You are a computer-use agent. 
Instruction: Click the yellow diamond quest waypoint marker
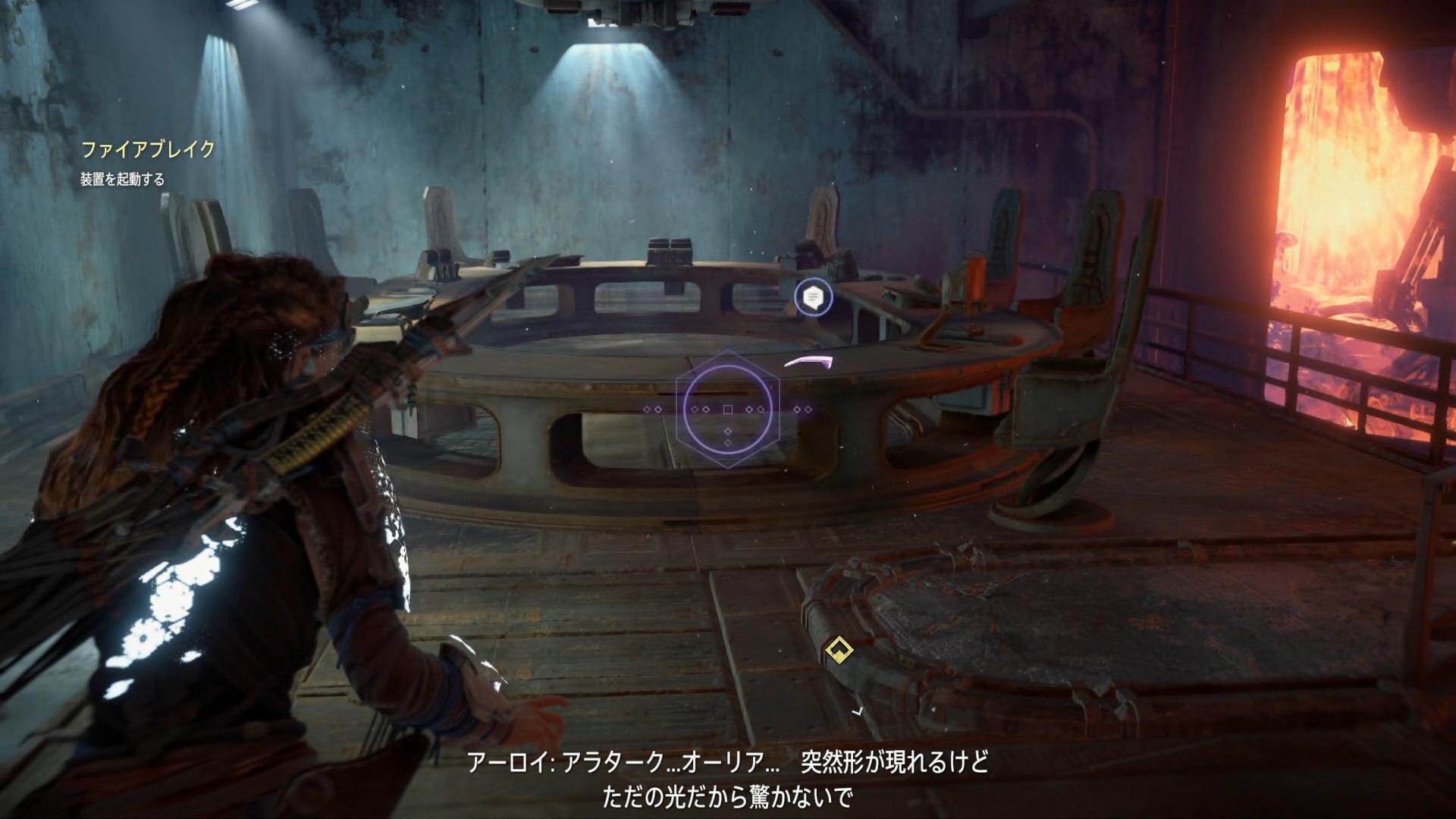click(x=838, y=650)
